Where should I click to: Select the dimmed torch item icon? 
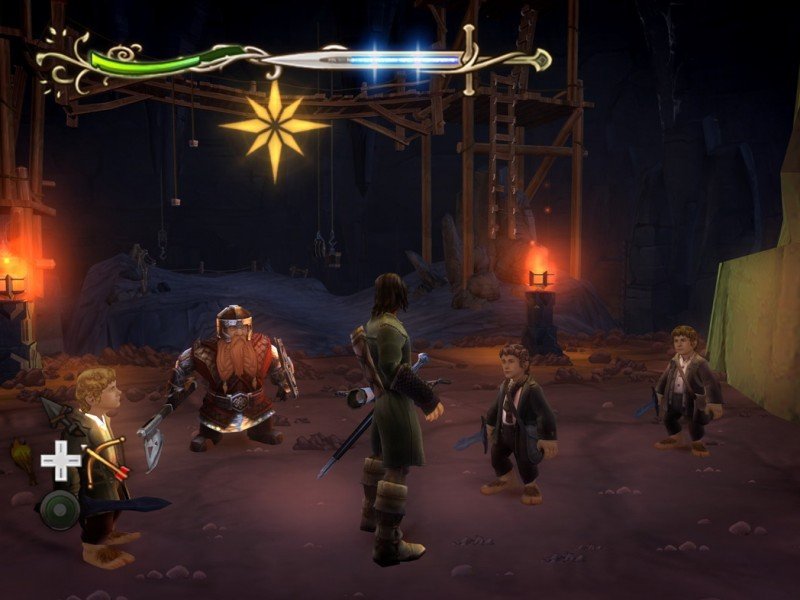tap(23, 461)
